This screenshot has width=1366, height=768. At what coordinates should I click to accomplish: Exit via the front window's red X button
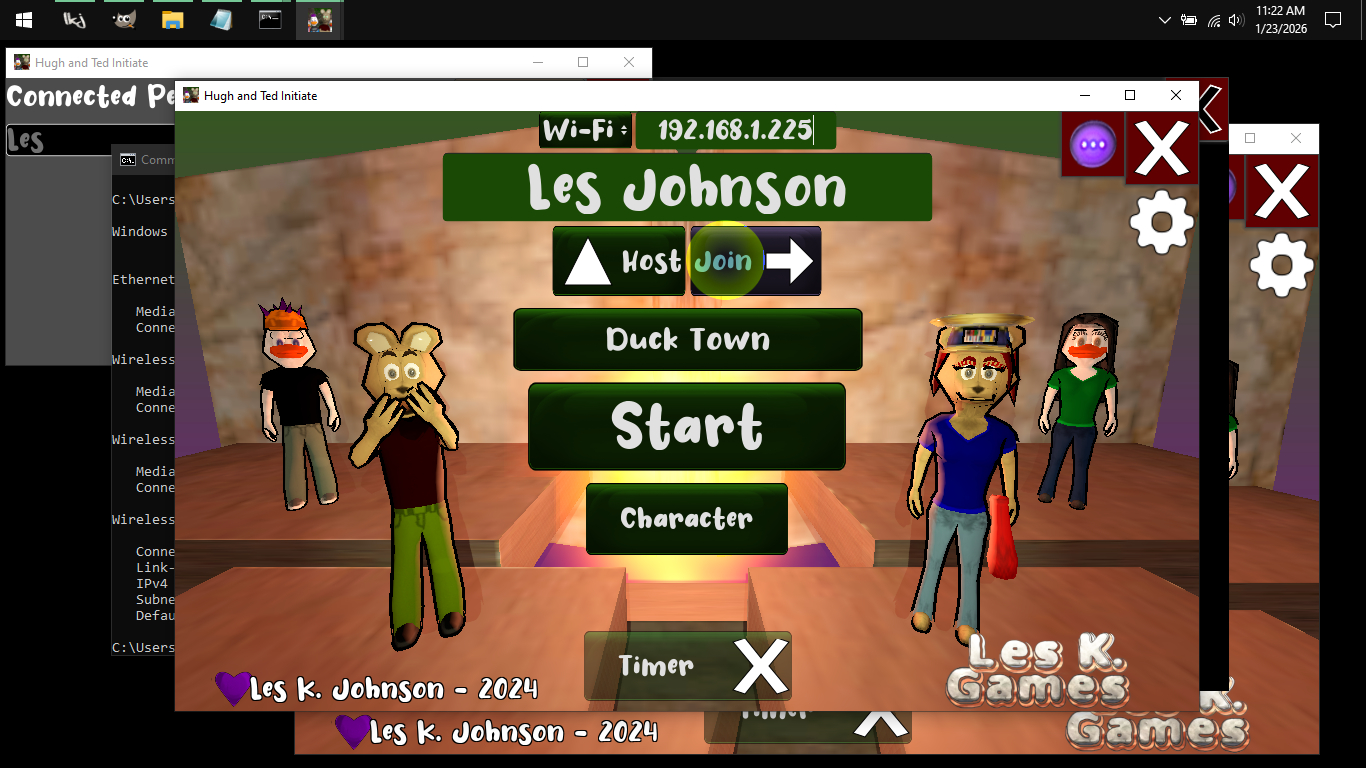point(1162,149)
